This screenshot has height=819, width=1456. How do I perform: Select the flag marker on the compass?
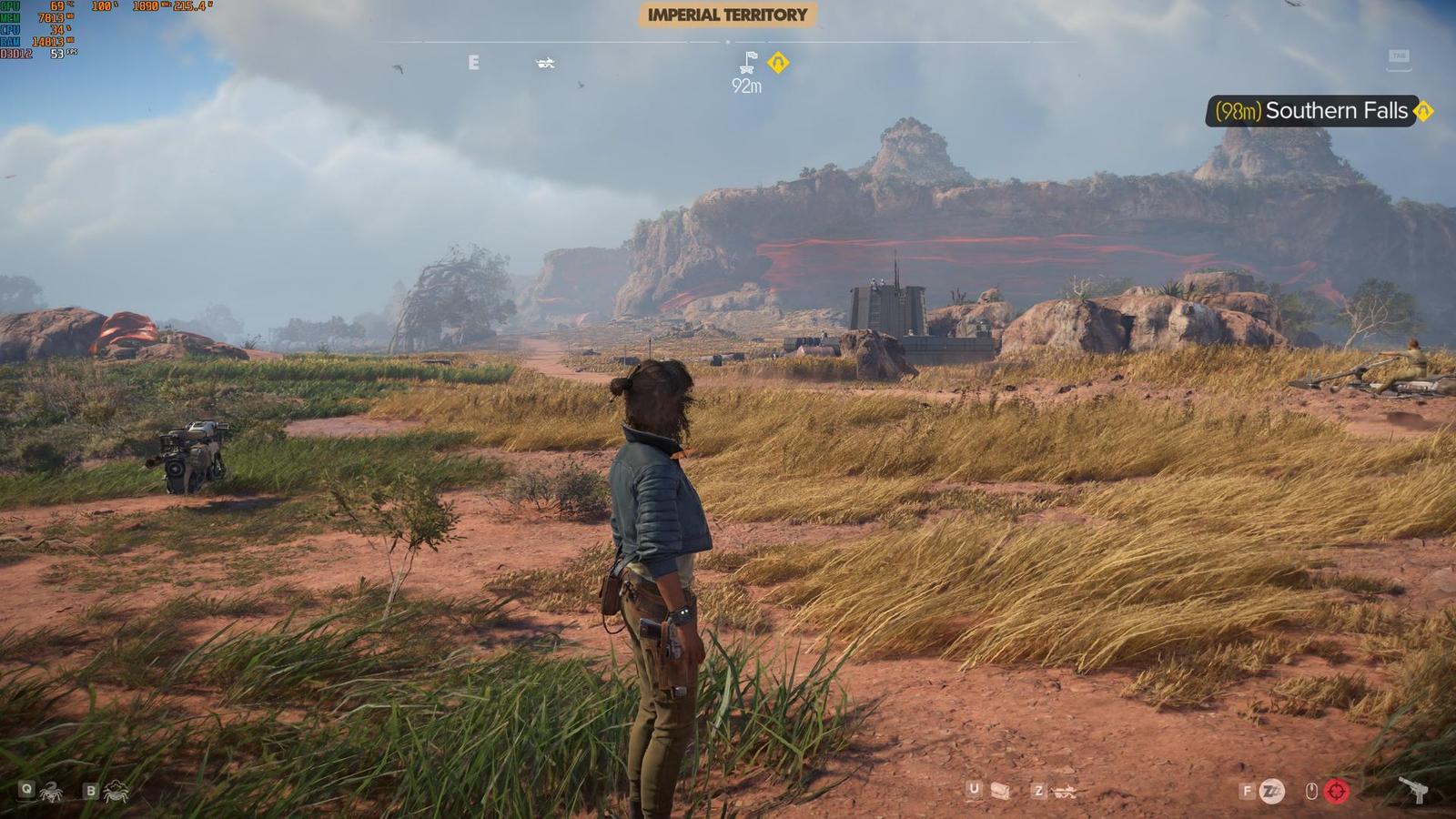(x=748, y=62)
